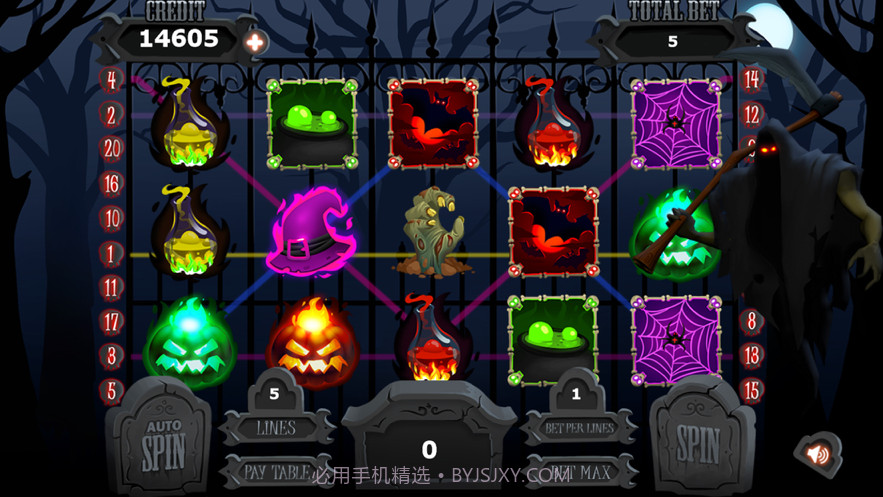Adjust the Bet Per Lines button
This screenshot has height=497, width=883.
click(x=577, y=427)
